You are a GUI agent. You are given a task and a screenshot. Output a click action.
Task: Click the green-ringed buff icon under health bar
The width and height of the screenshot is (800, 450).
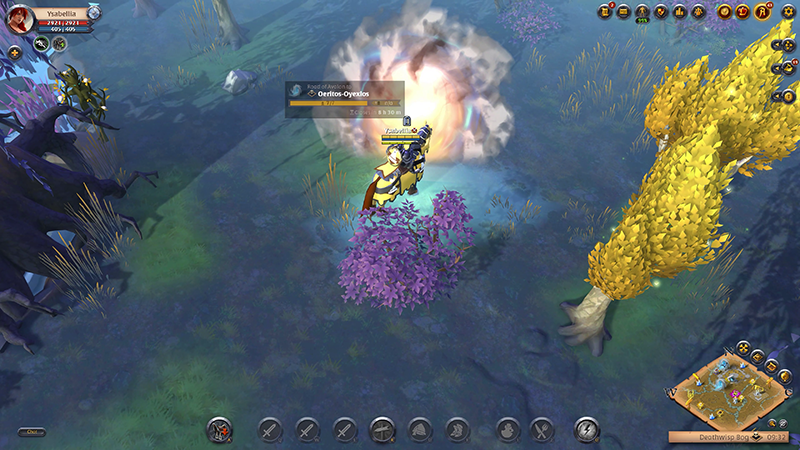click(41, 44)
